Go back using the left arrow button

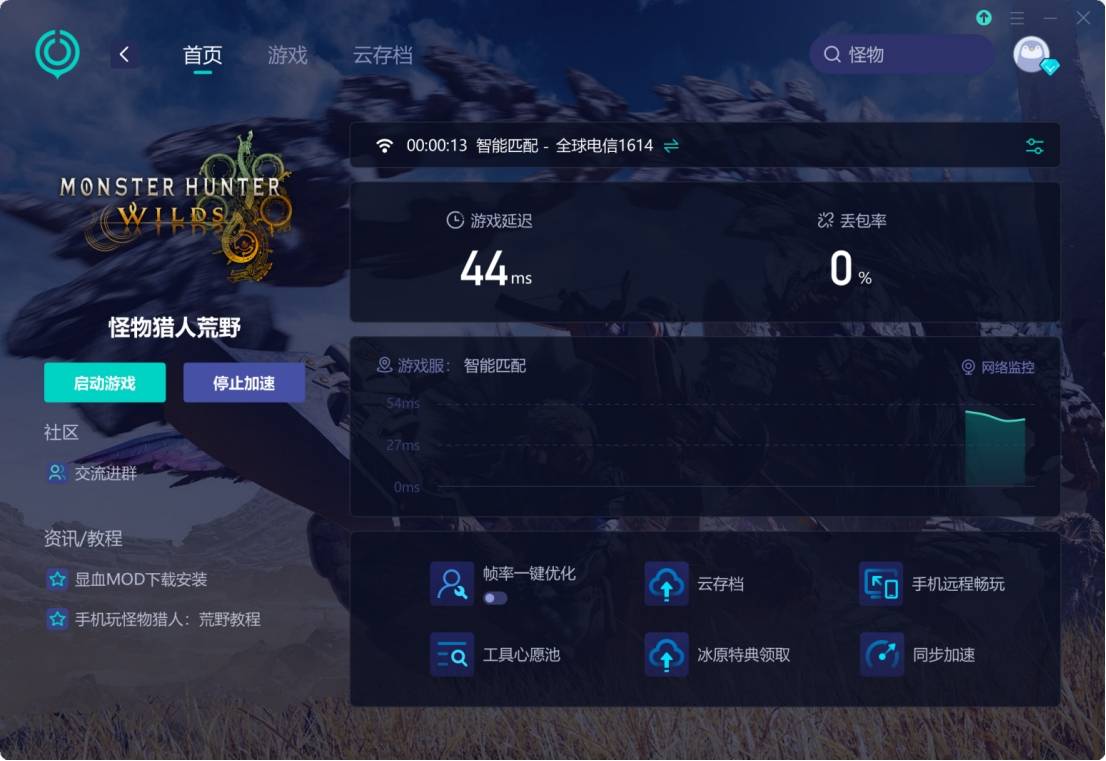[124, 55]
